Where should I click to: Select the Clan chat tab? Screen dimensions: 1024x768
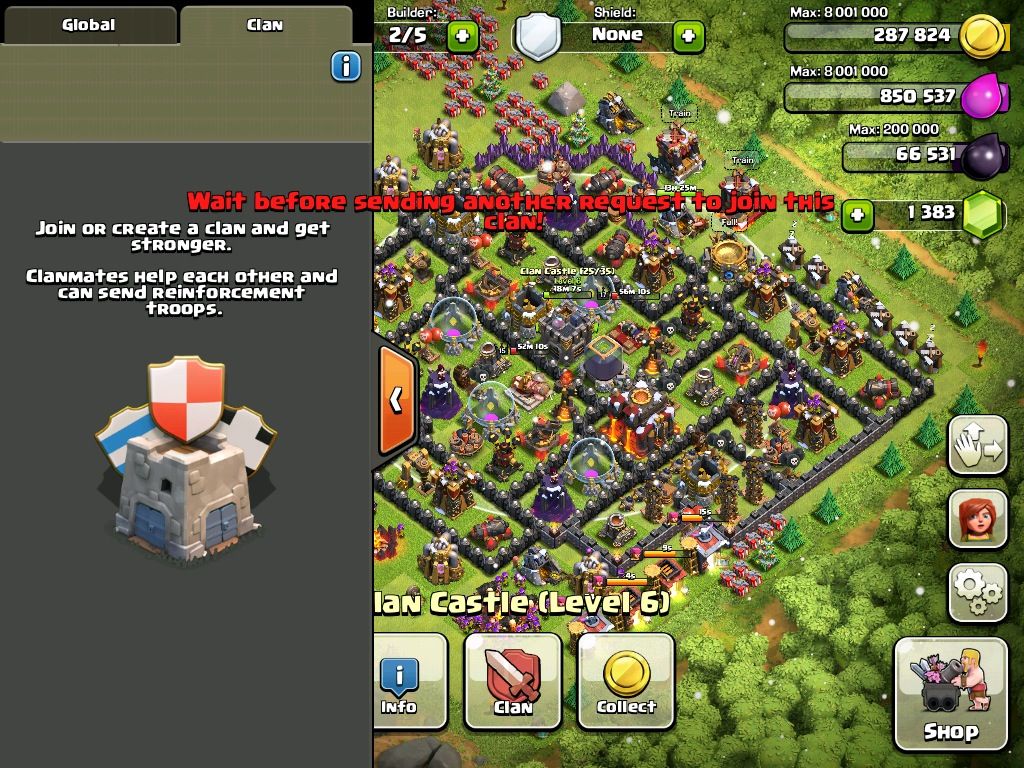pyautogui.click(x=265, y=25)
